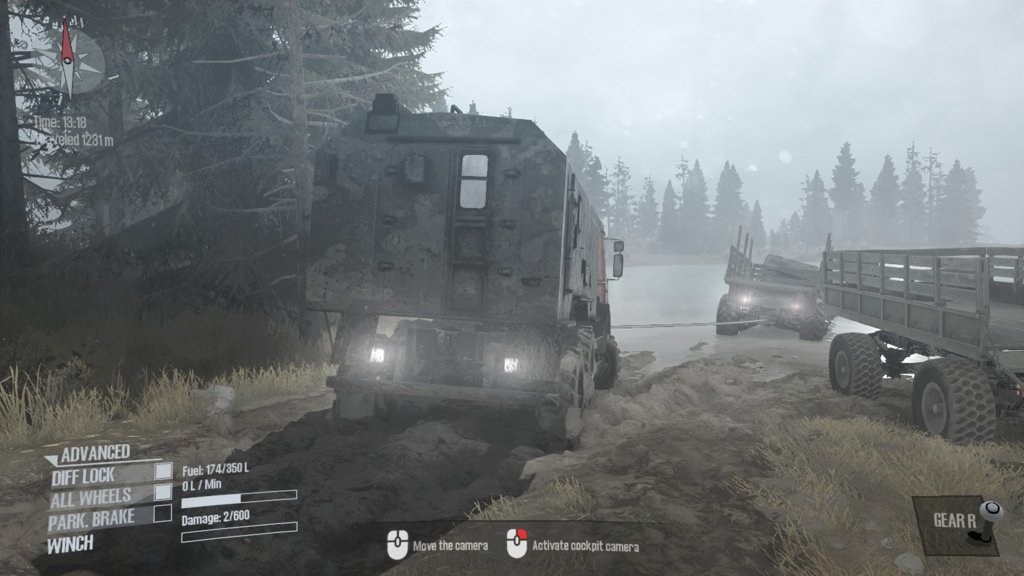Enable All Wheels drive
Screen dimensions: 1024x576
[162, 493]
